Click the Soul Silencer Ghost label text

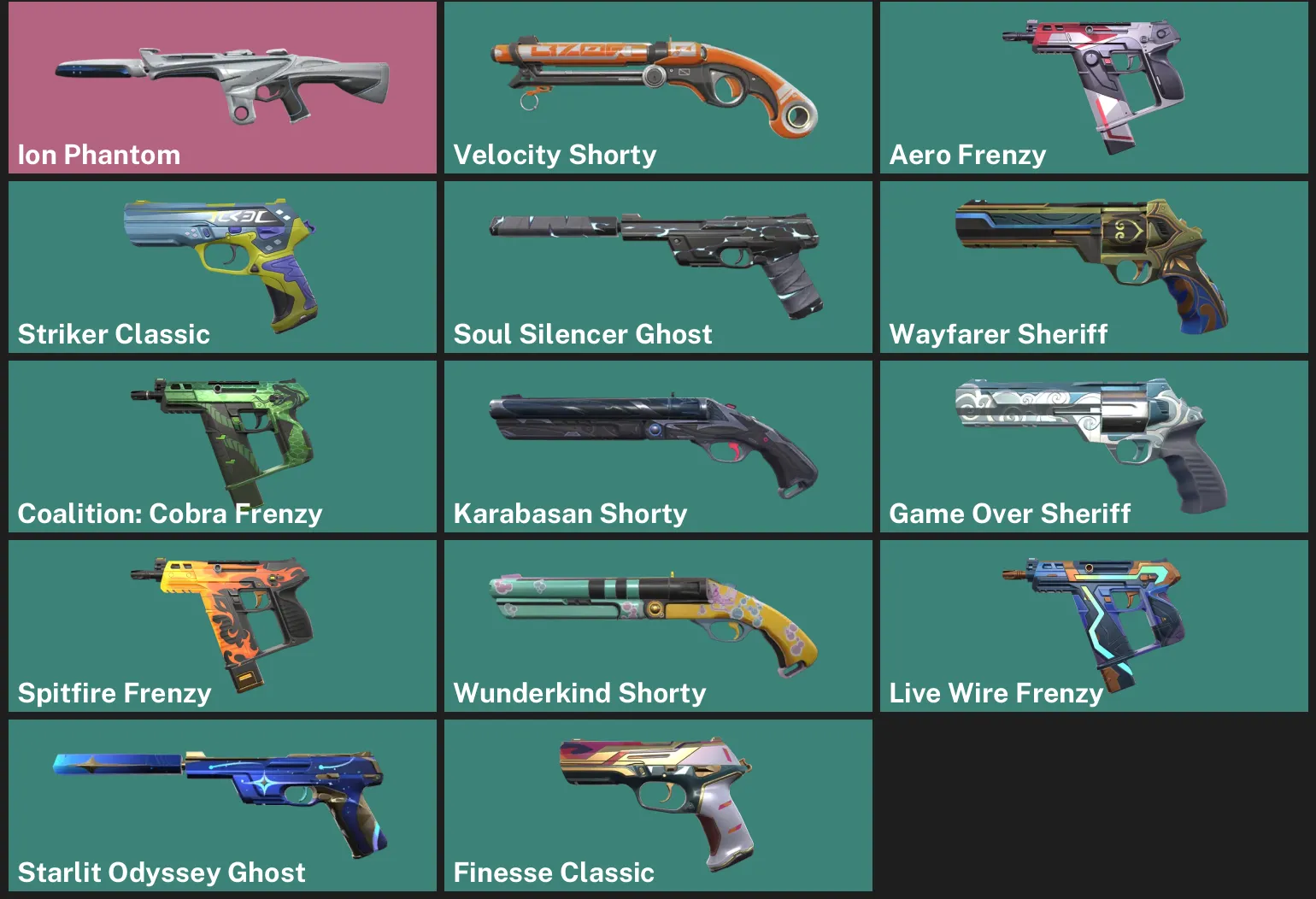pyautogui.click(x=583, y=334)
